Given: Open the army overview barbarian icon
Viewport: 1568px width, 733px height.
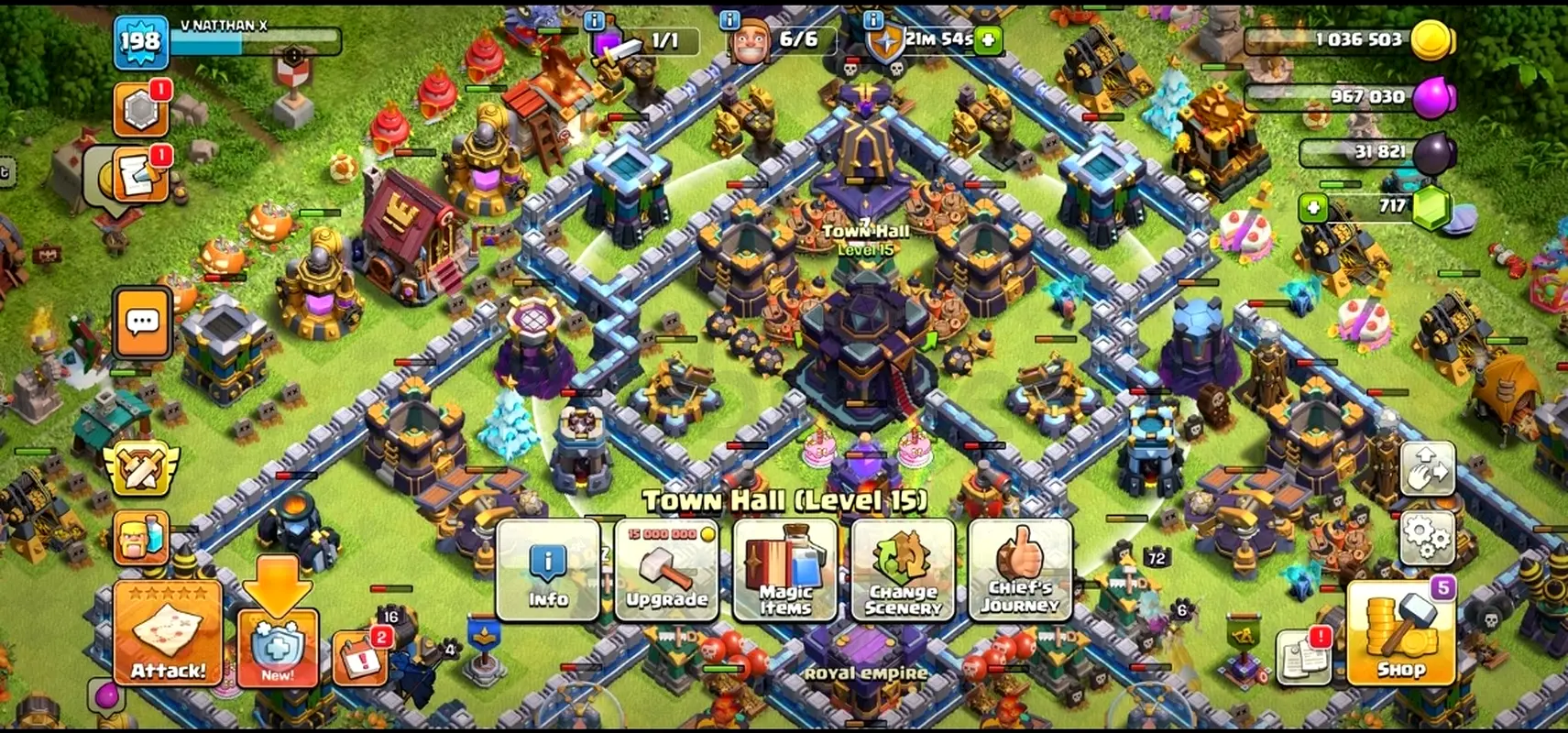Looking at the screenshot, I should pyautogui.click(x=141, y=538).
